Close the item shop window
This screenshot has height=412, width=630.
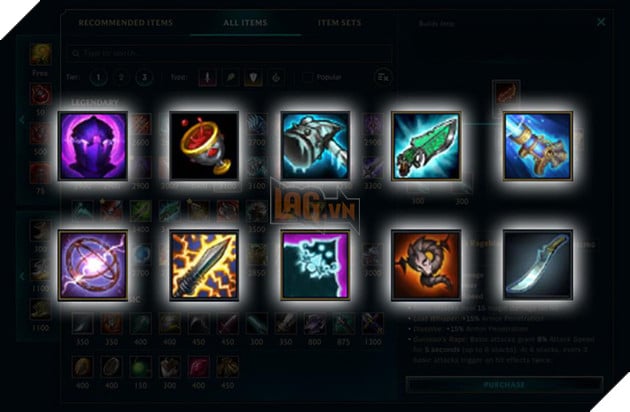click(x=600, y=21)
